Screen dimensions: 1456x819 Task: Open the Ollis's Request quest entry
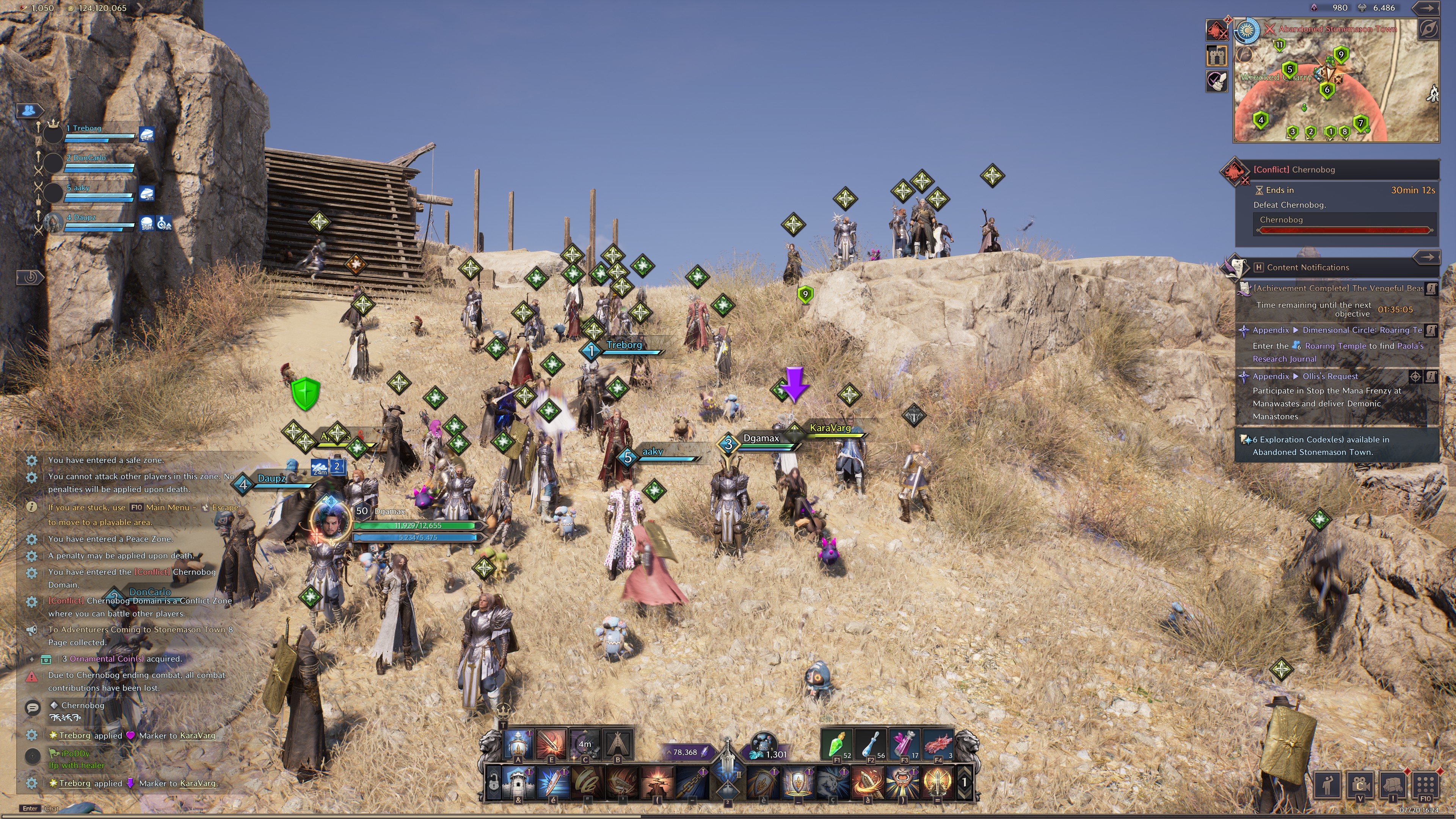[1329, 377]
